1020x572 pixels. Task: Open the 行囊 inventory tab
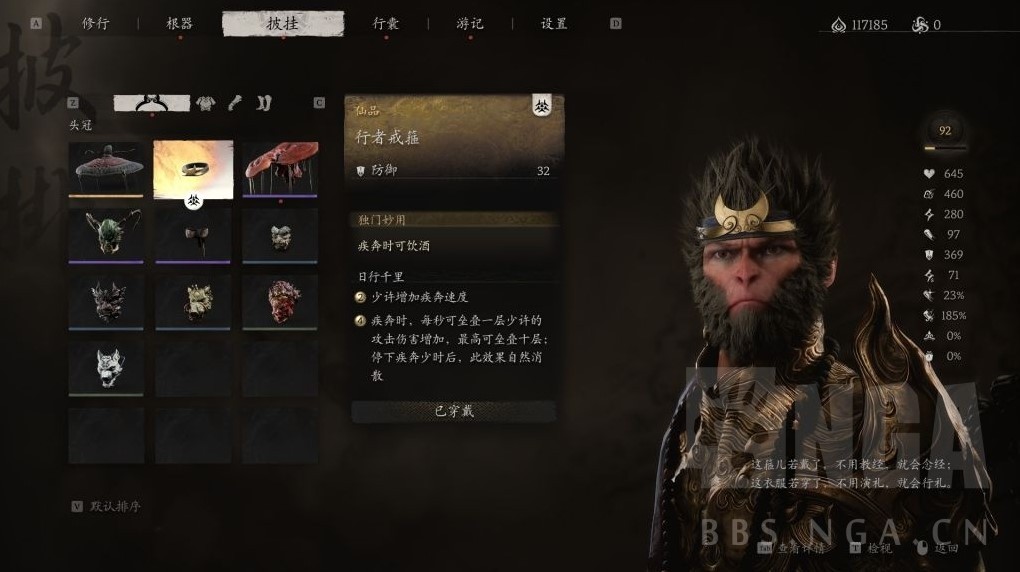point(386,24)
